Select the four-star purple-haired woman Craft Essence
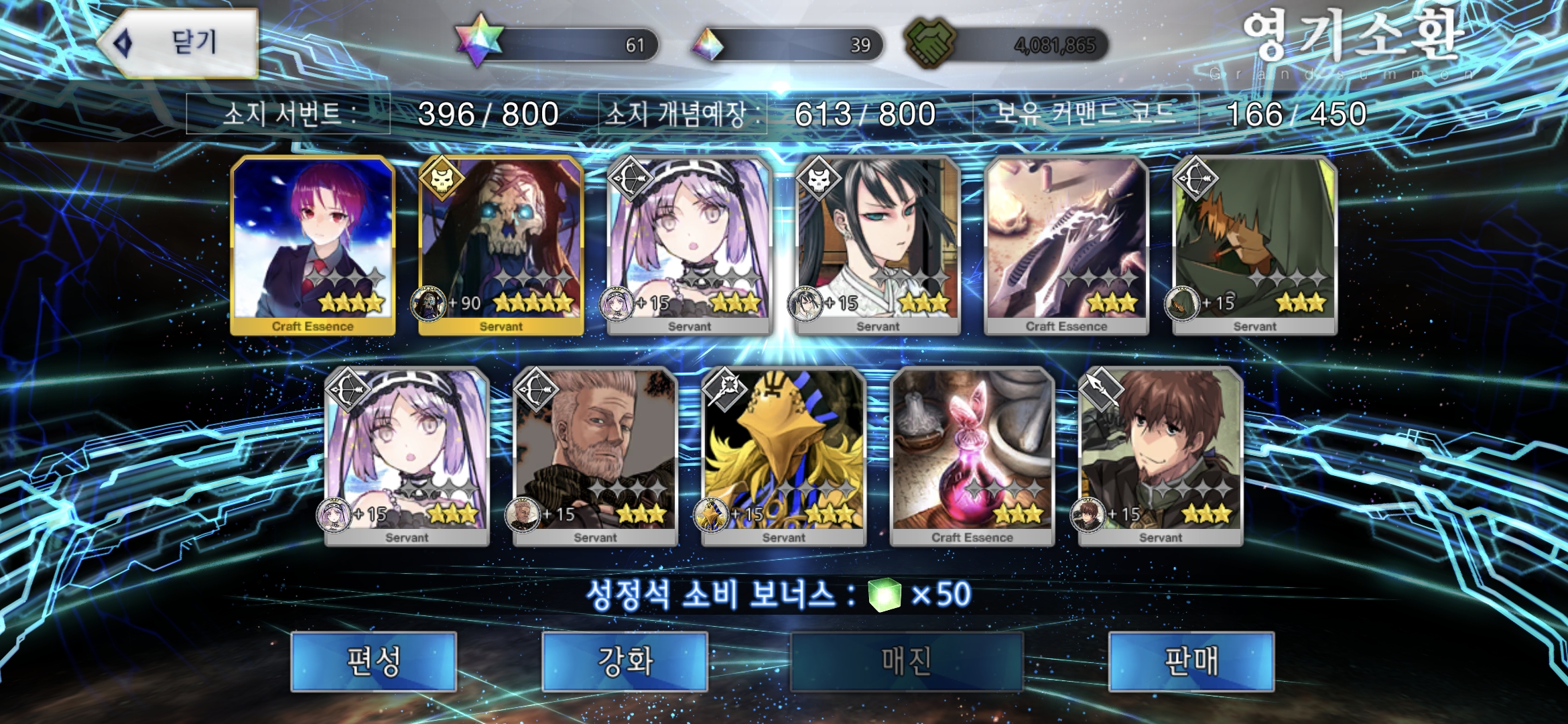The height and width of the screenshot is (724, 1568). pyautogui.click(x=312, y=245)
